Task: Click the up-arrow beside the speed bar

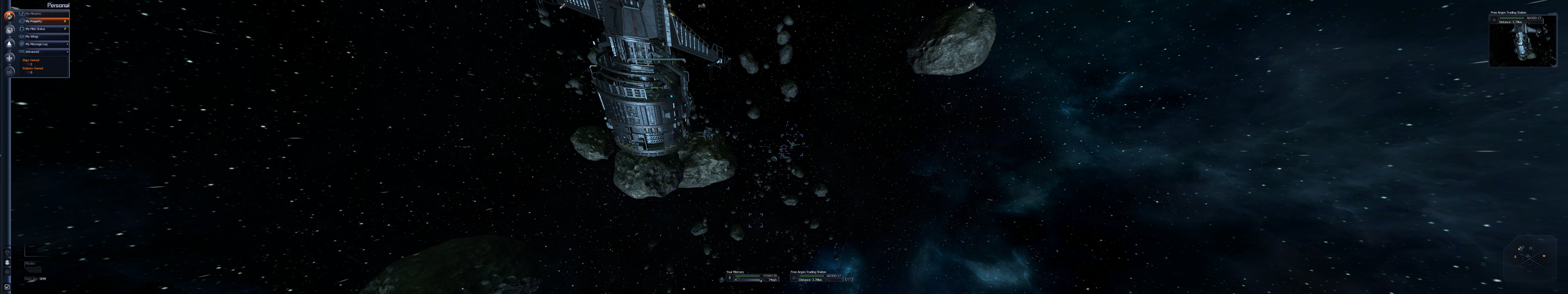Action: (736, 280)
